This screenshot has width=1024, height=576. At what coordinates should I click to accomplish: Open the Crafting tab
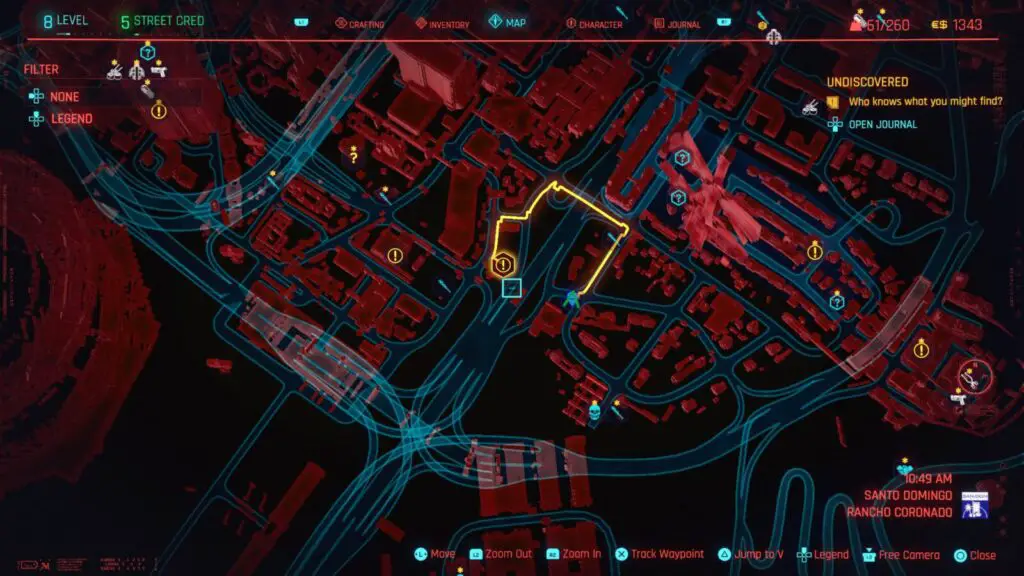[x=359, y=24]
